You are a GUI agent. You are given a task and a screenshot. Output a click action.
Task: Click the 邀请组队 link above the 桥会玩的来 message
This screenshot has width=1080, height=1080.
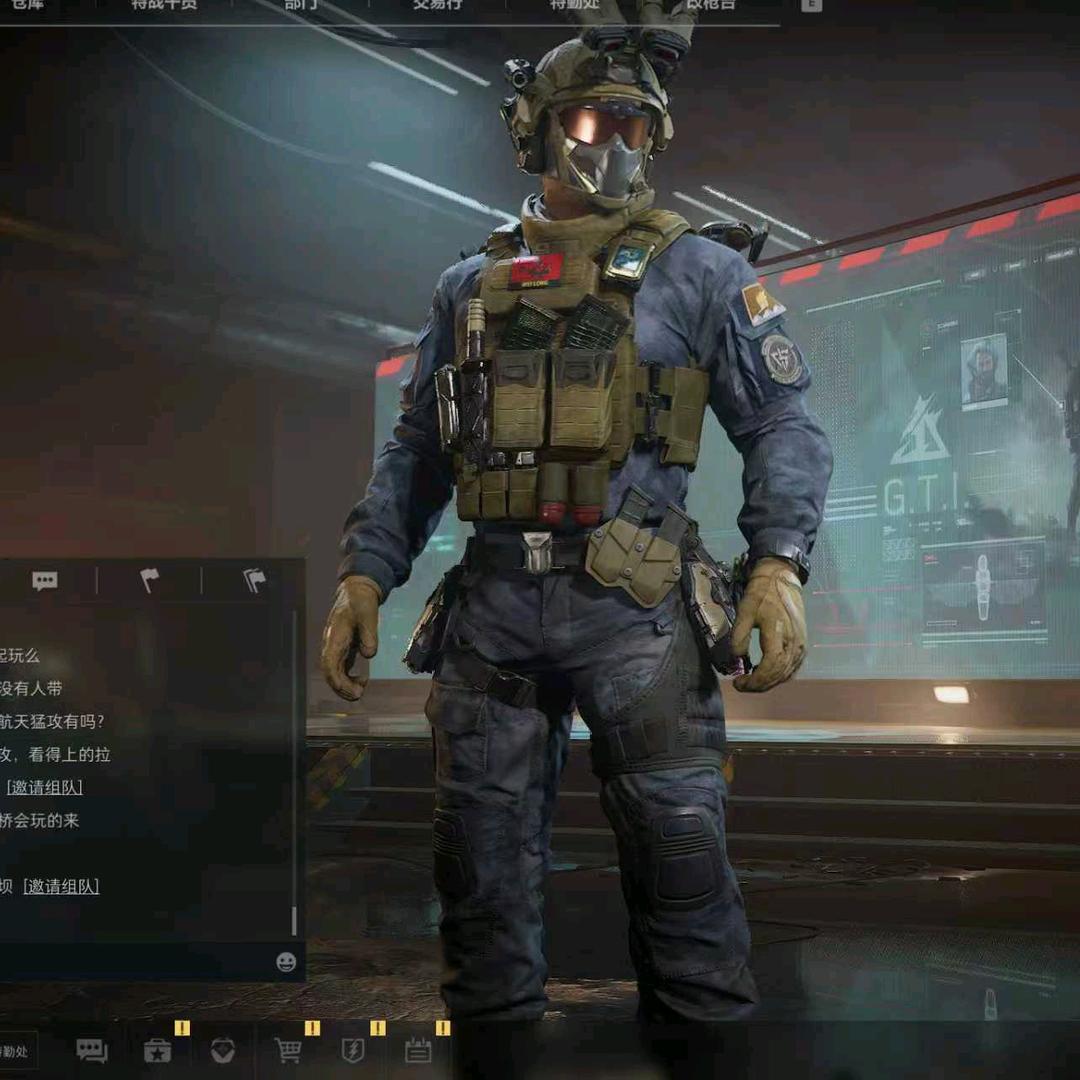point(45,787)
